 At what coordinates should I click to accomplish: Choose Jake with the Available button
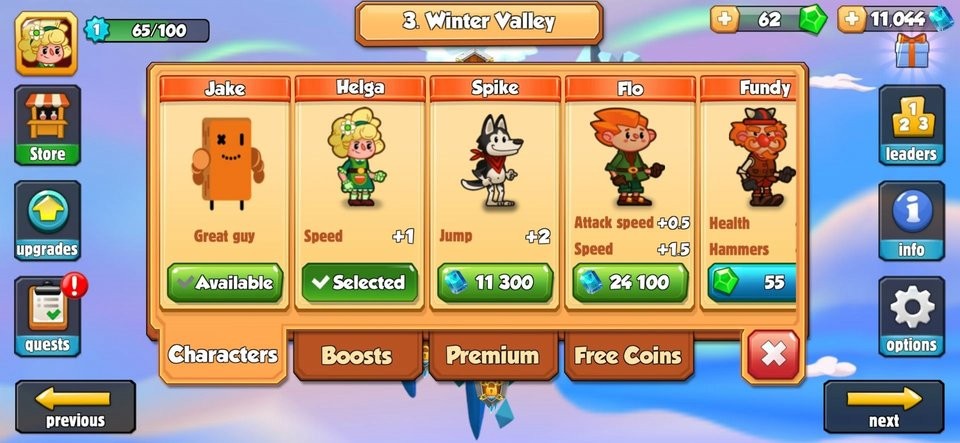(x=225, y=282)
